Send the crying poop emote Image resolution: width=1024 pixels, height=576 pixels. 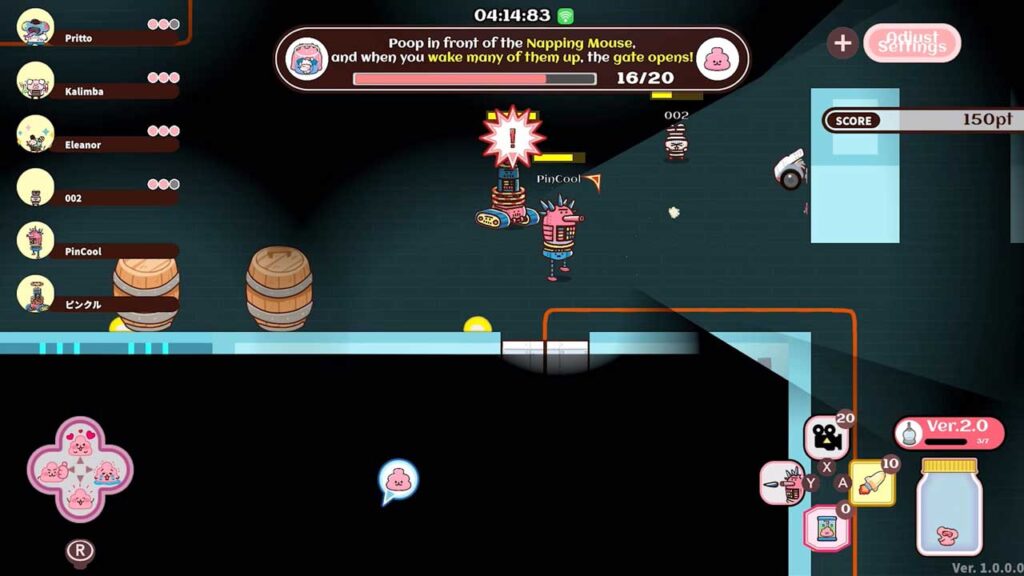pyautogui.click(x=107, y=469)
